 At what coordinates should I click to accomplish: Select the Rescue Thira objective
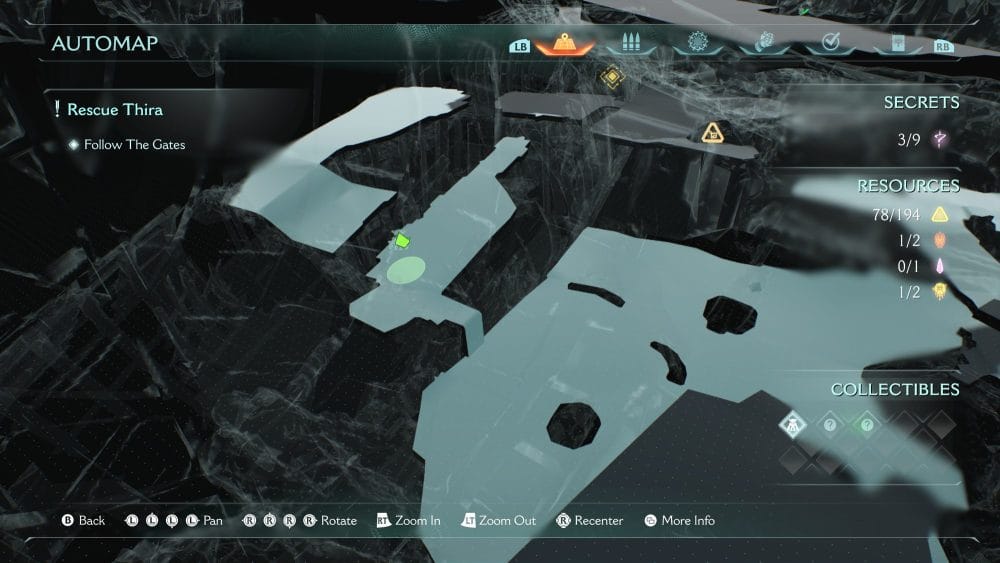[x=114, y=109]
